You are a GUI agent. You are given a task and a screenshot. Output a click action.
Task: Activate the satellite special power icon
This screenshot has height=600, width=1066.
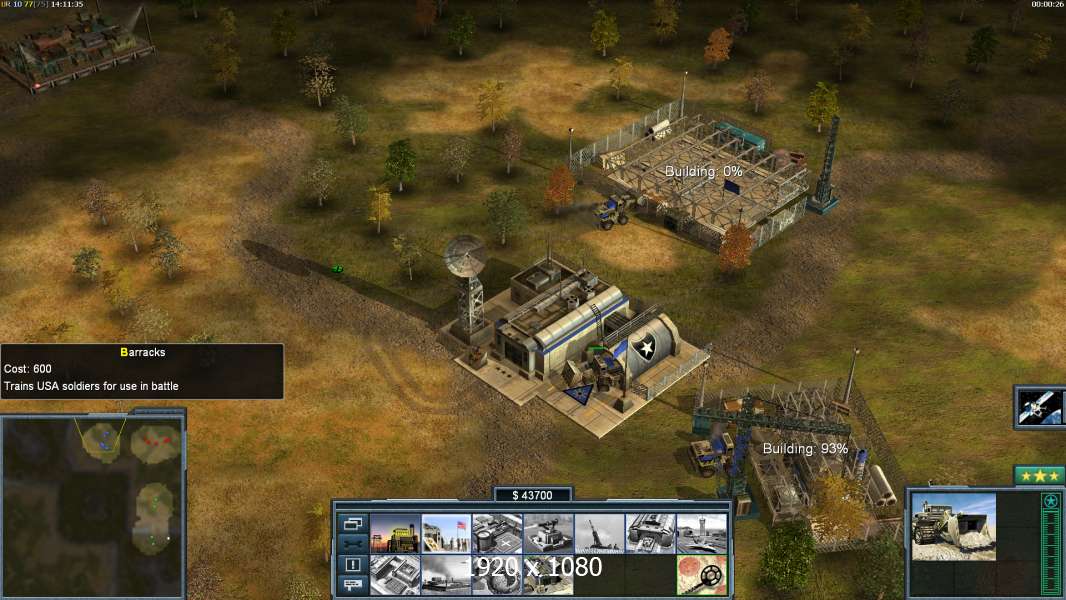tap(1040, 407)
